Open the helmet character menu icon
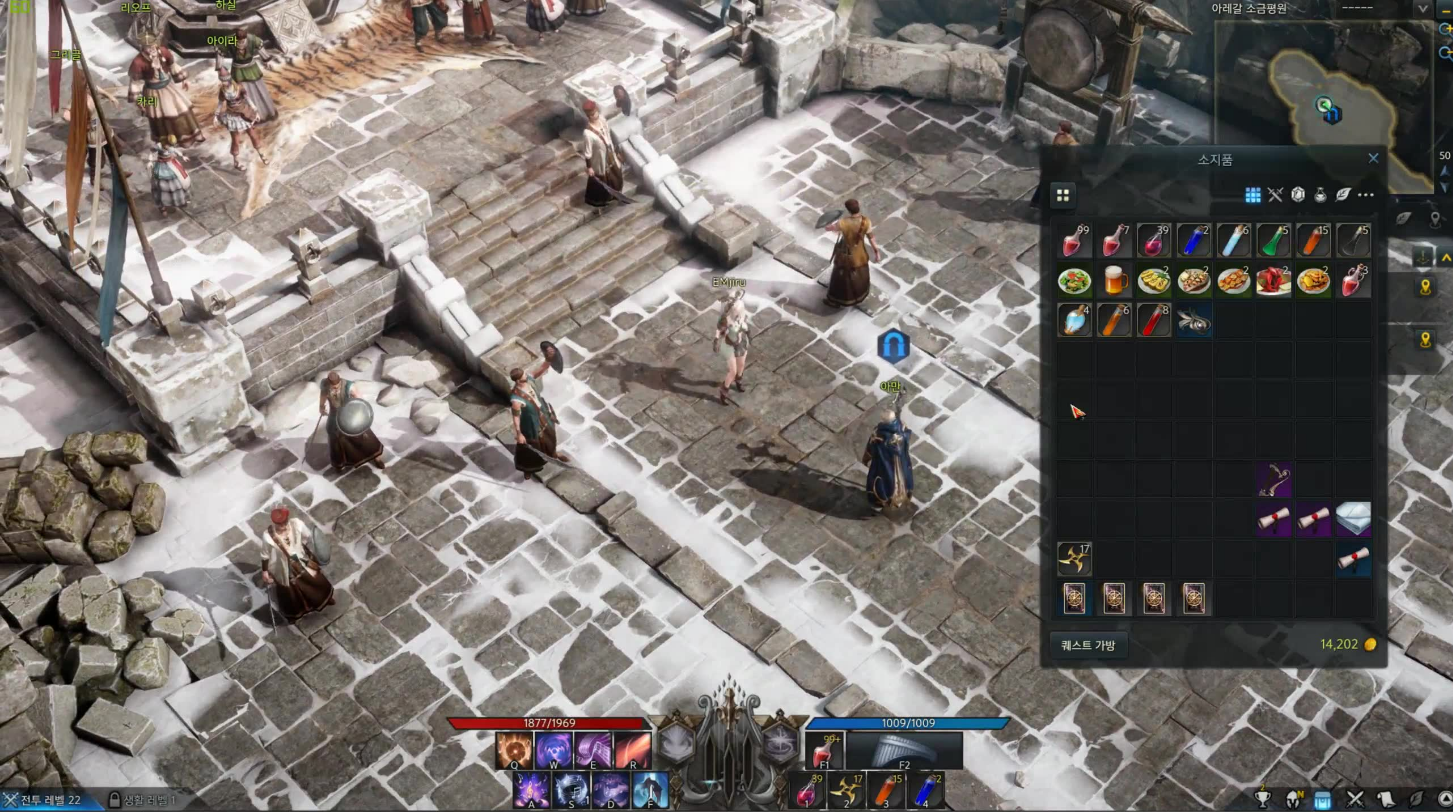1453x812 pixels. [1294, 799]
